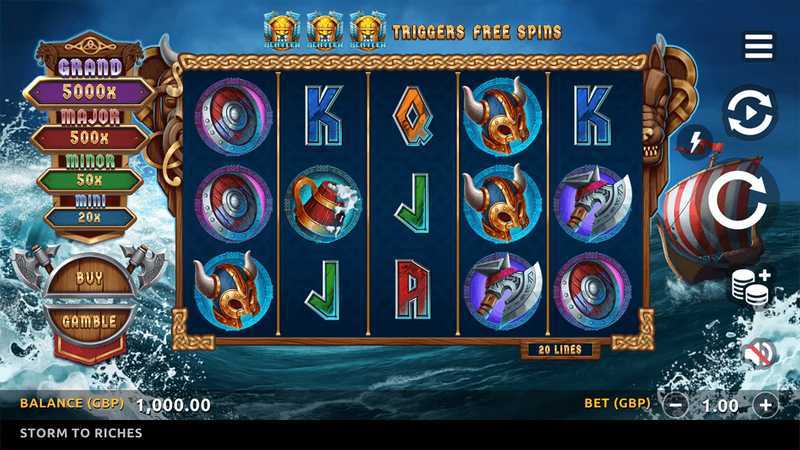This screenshot has height=450, width=800.
Task: Open the coin stack bet settings
Action: (x=751, y=286)
